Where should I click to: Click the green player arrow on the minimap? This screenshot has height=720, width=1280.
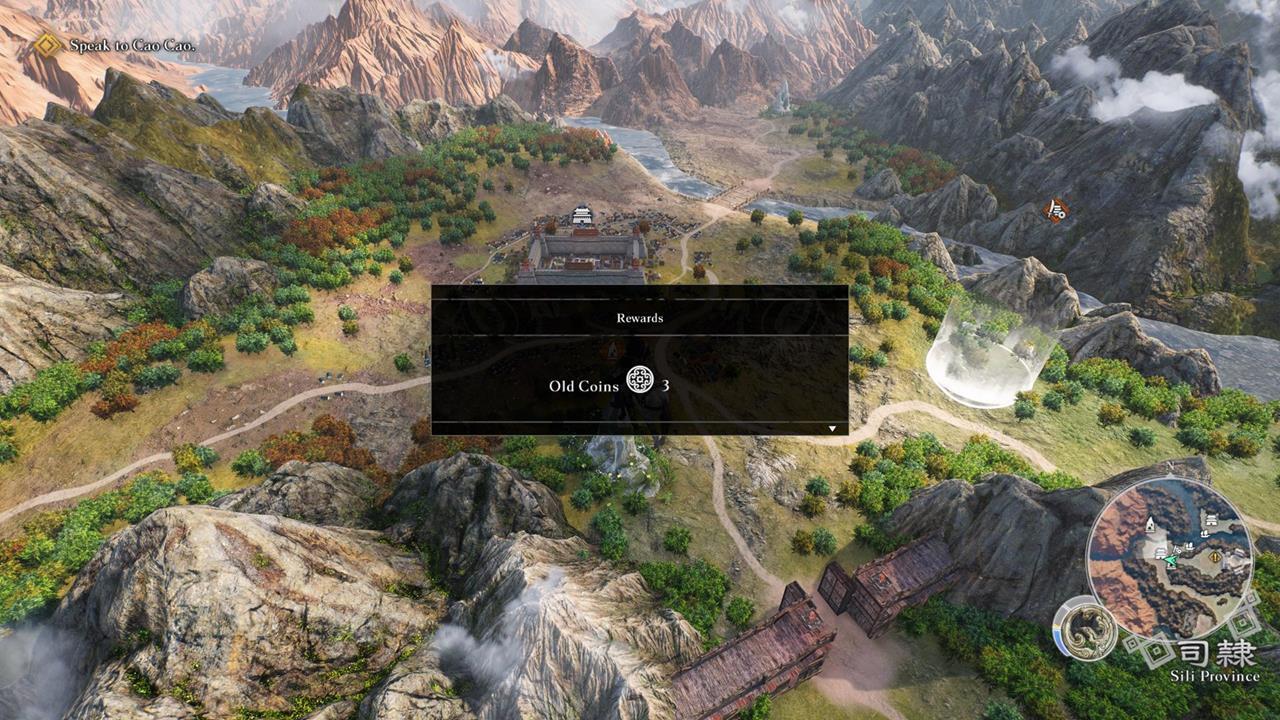[x=1170, y=560]
